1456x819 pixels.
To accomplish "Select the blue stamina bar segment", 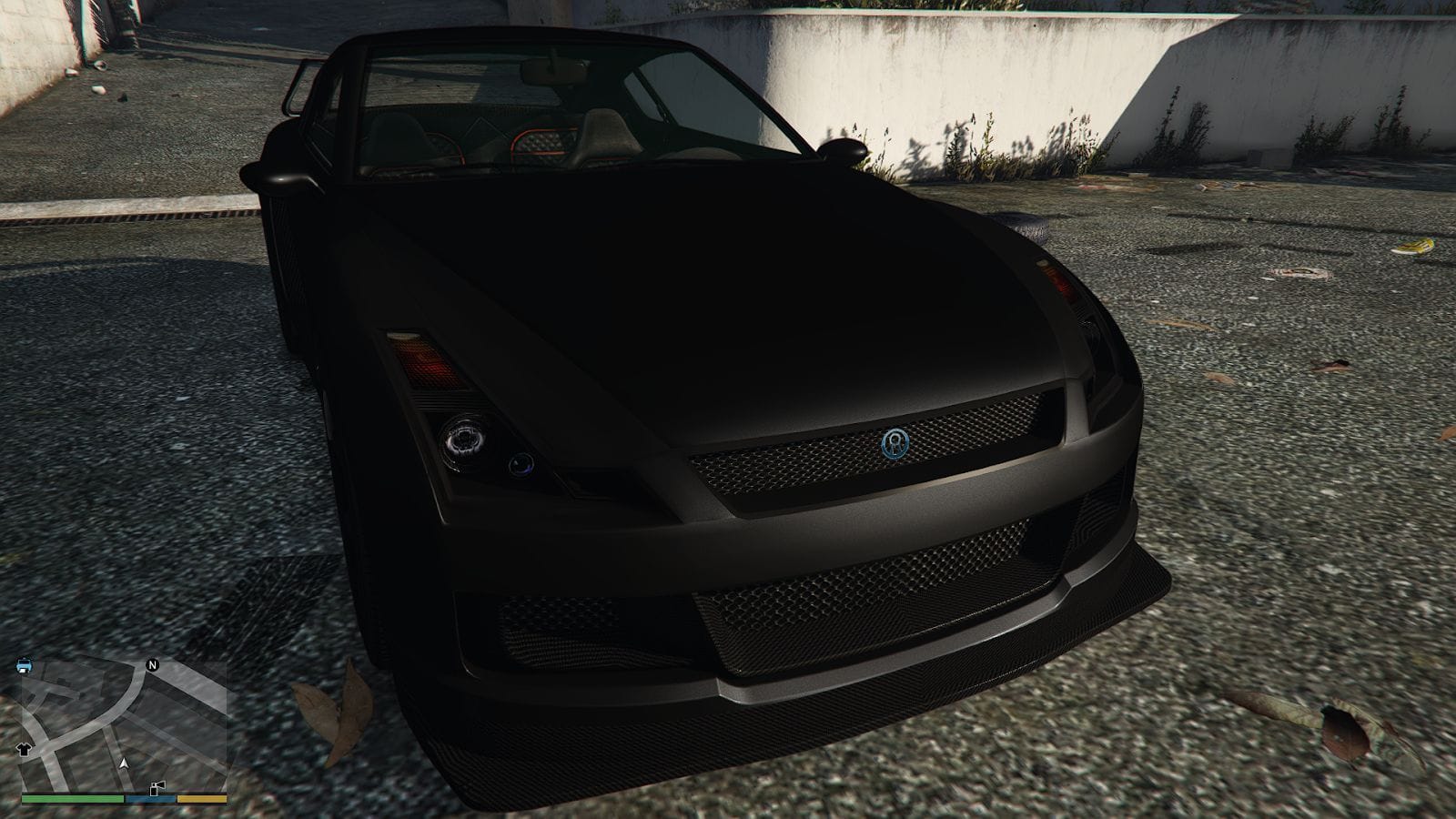I will [x=150, y=798].
